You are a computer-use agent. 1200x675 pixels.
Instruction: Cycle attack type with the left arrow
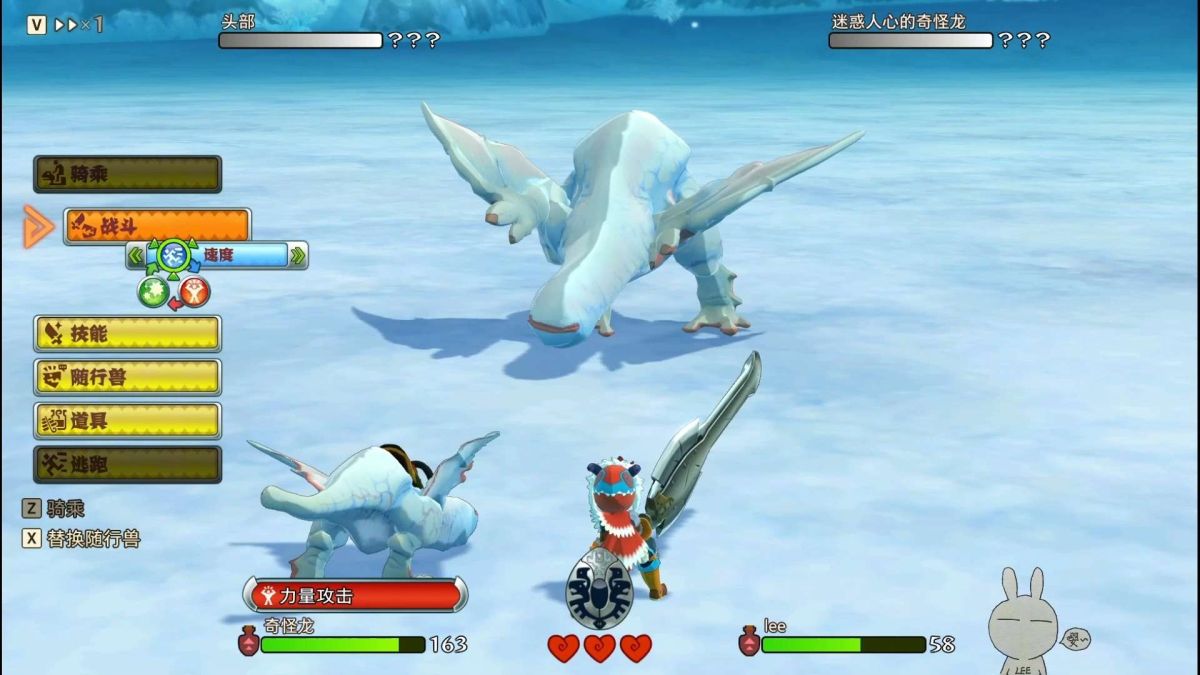coord(135,256)
